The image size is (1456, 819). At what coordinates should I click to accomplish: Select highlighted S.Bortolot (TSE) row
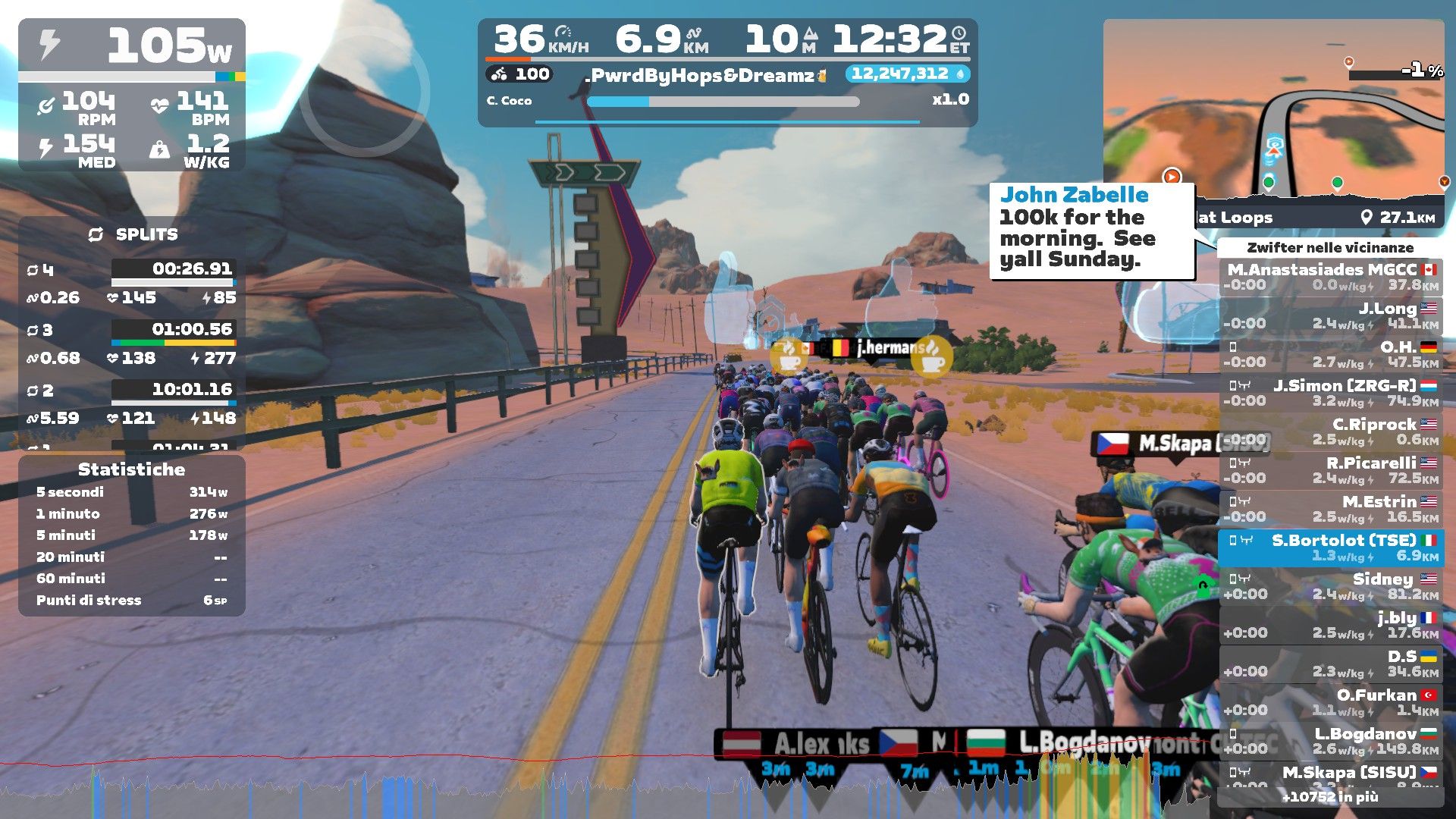click(1331, 548)
